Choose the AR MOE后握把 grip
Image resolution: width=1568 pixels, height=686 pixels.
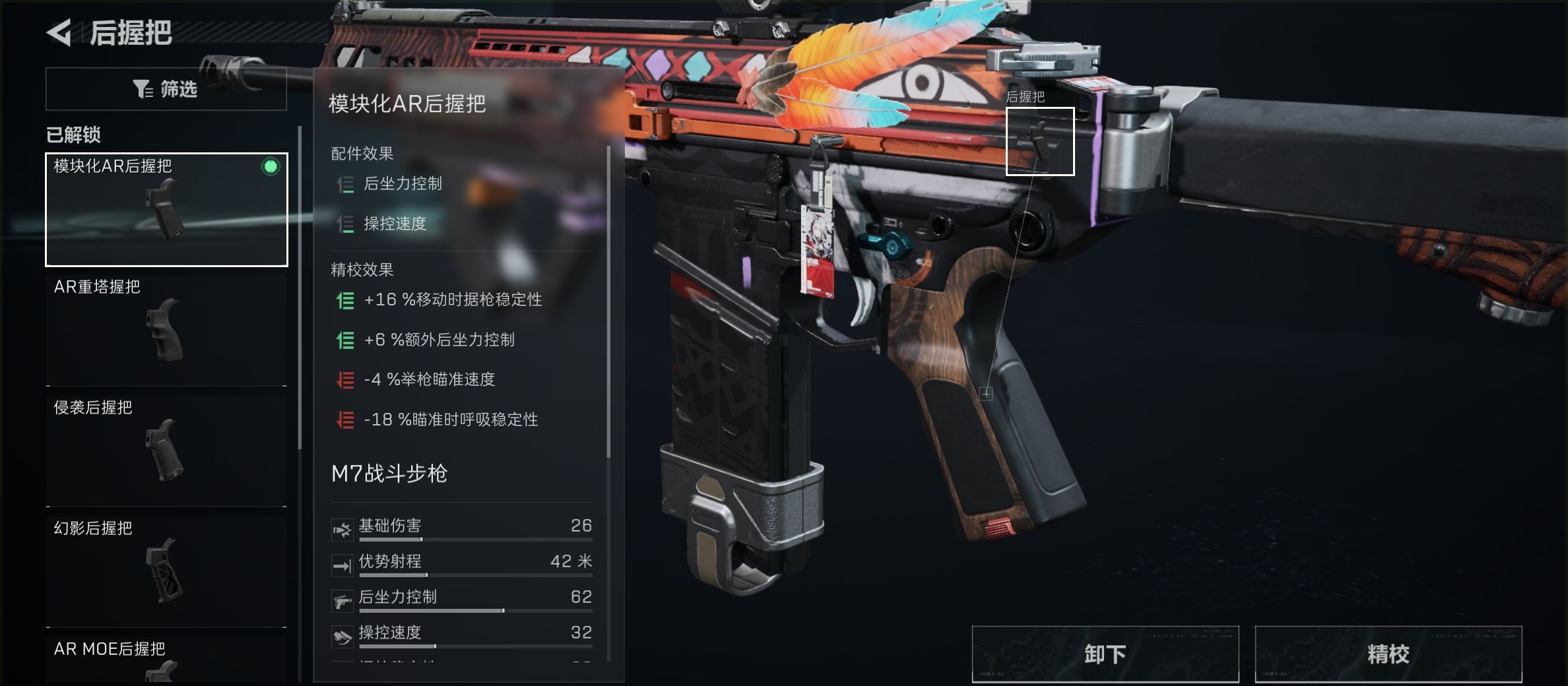(x=166, y=661)
